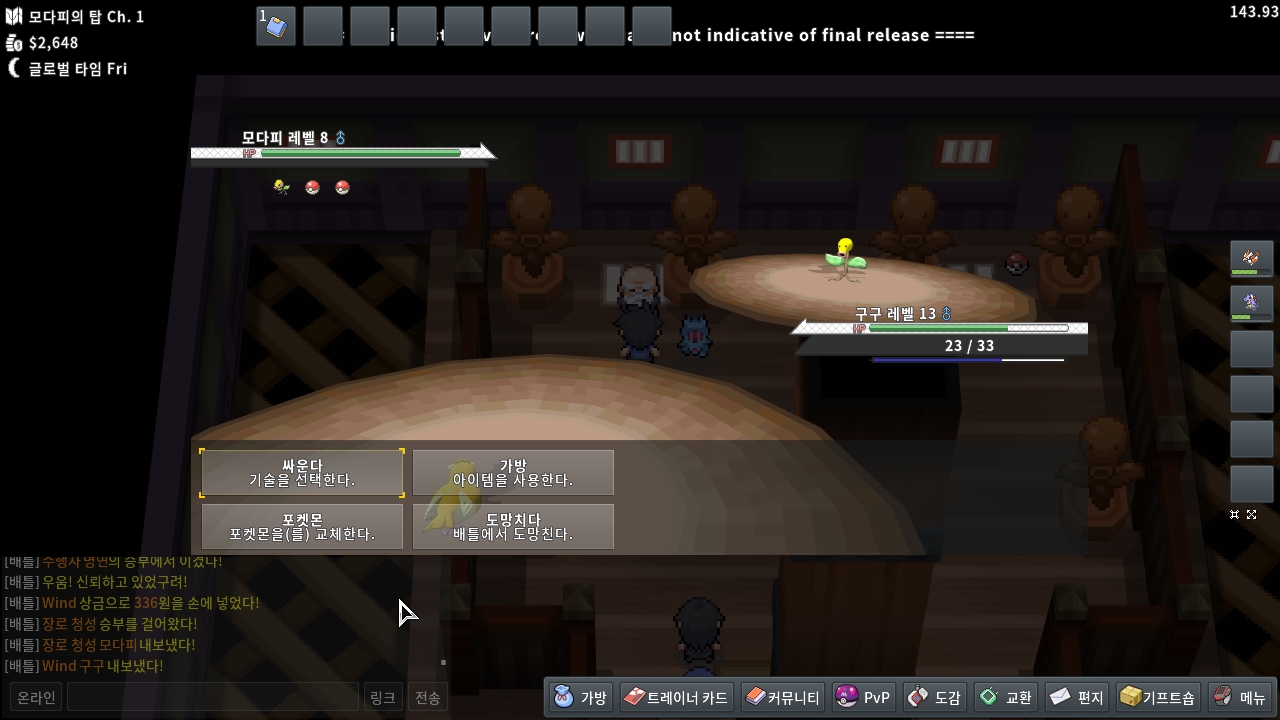Viewport: 1280px width, 720px height.
Task: Open the 가방 bag from the bottom toolbar
Action: 581,697
